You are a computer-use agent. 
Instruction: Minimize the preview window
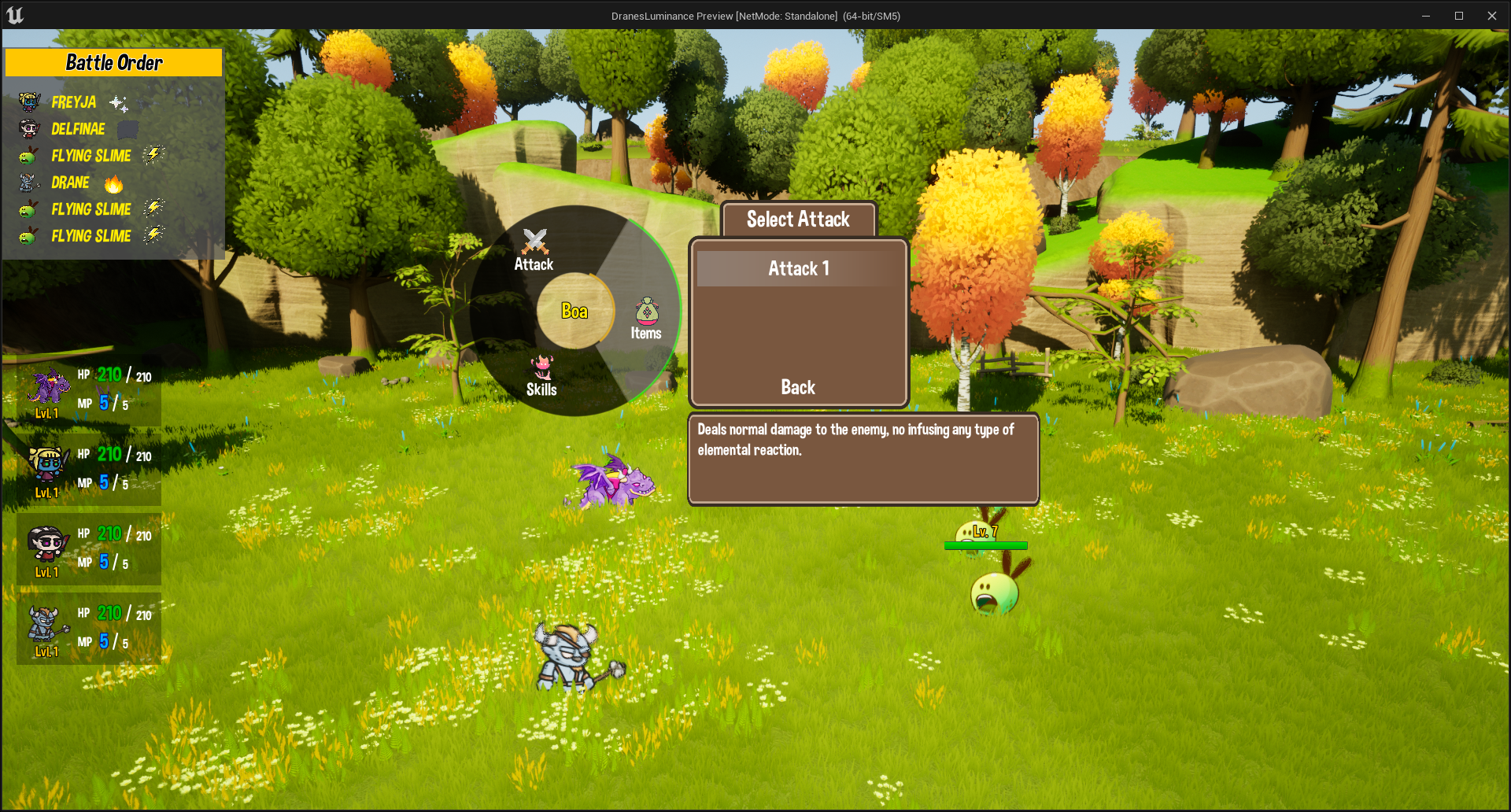(1425, 16)
